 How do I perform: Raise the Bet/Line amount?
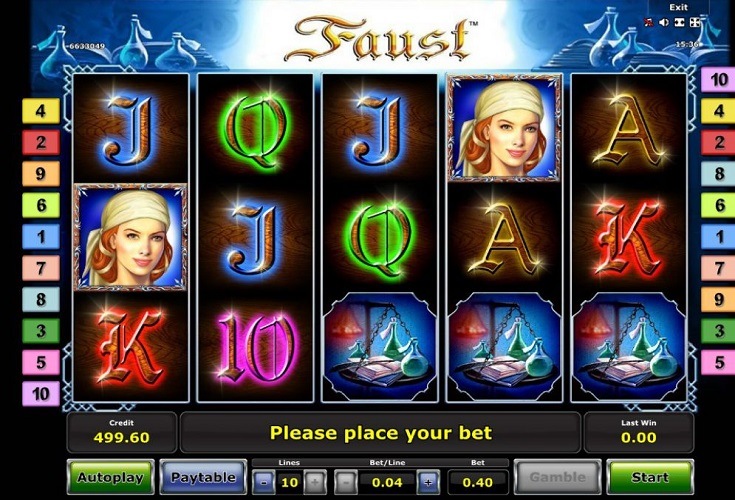tap(427, 482)
